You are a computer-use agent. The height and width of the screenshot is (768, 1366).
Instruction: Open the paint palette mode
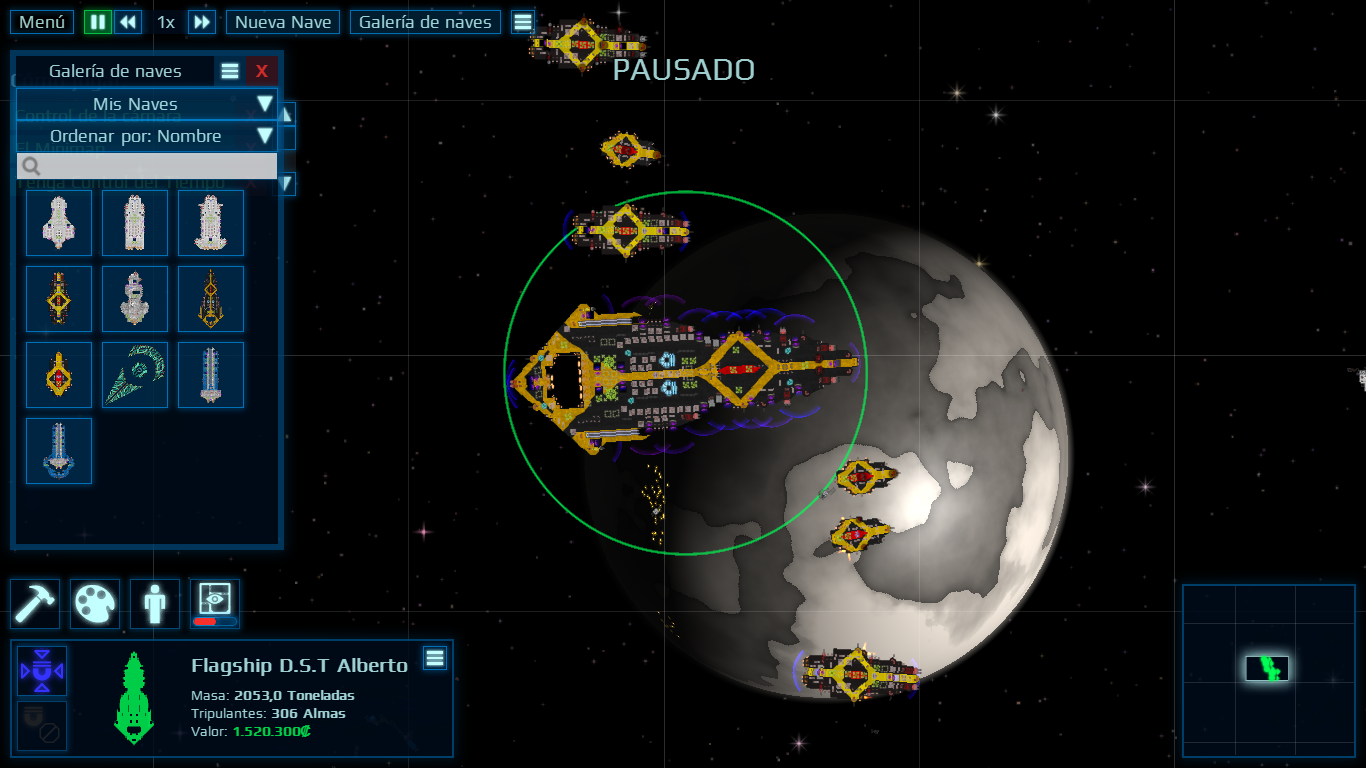coord(95,603)
